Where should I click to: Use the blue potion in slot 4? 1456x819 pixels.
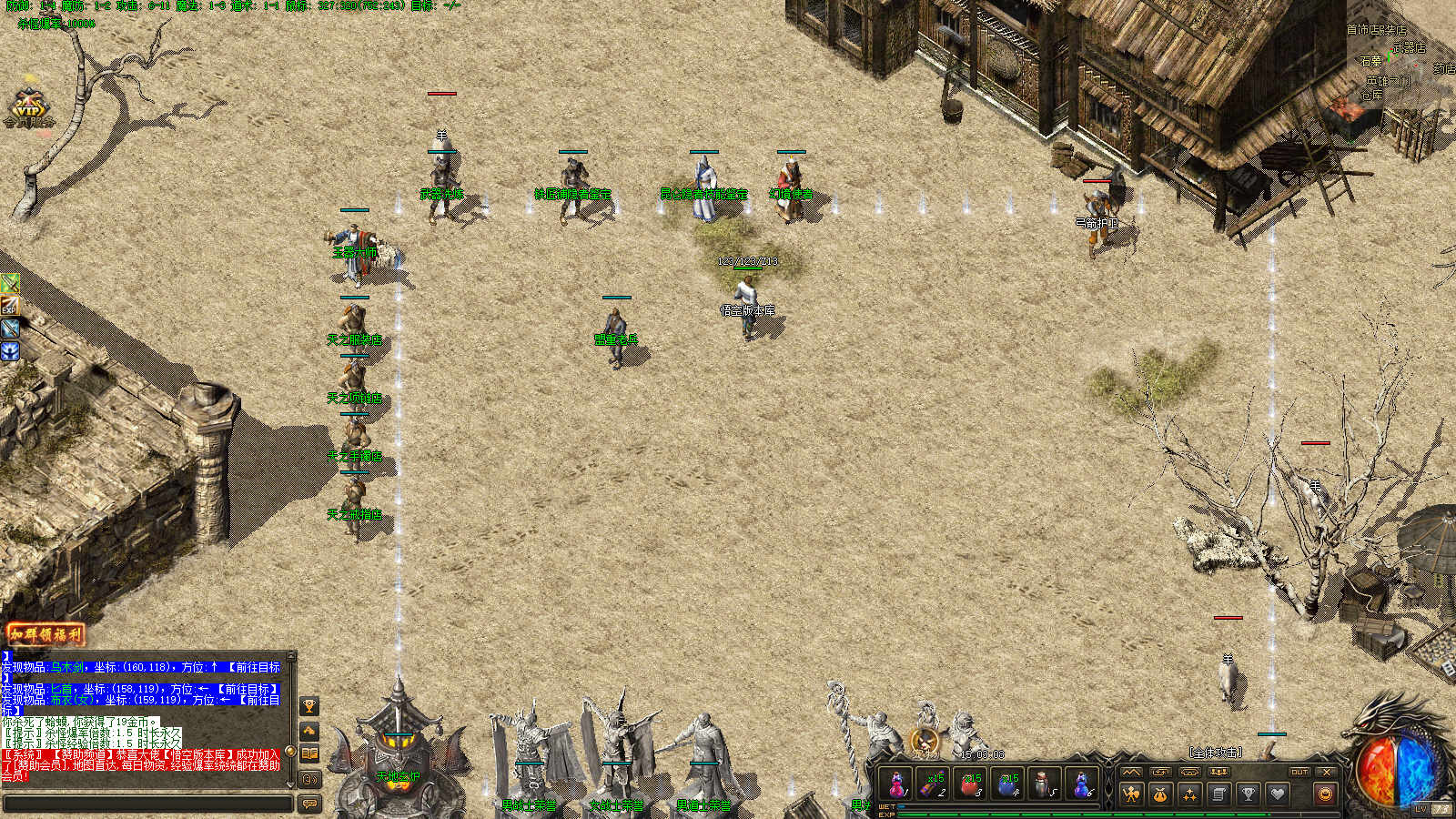click(x=1007, y=784)
